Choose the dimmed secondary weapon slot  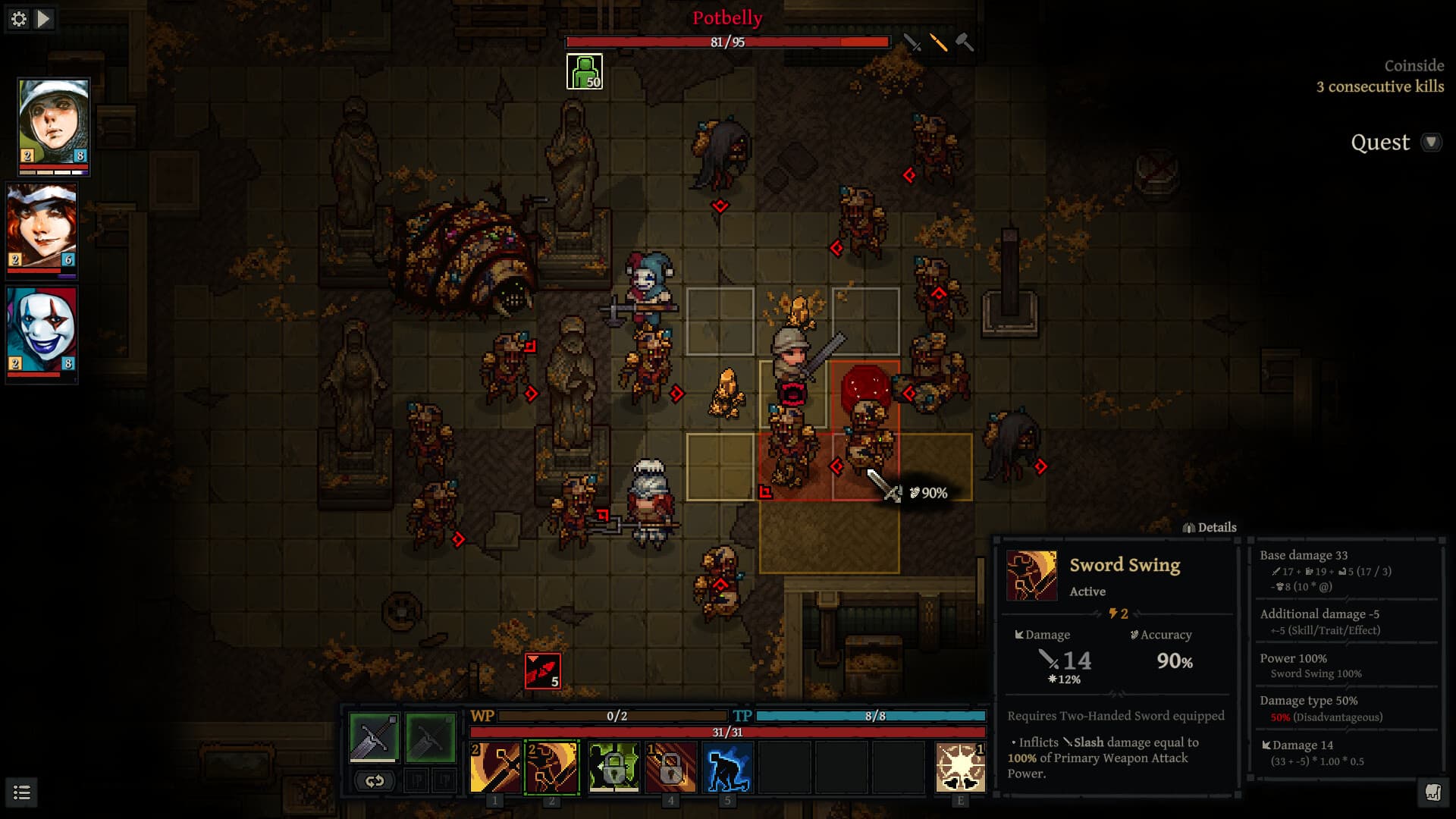click(x=430, y=737)
